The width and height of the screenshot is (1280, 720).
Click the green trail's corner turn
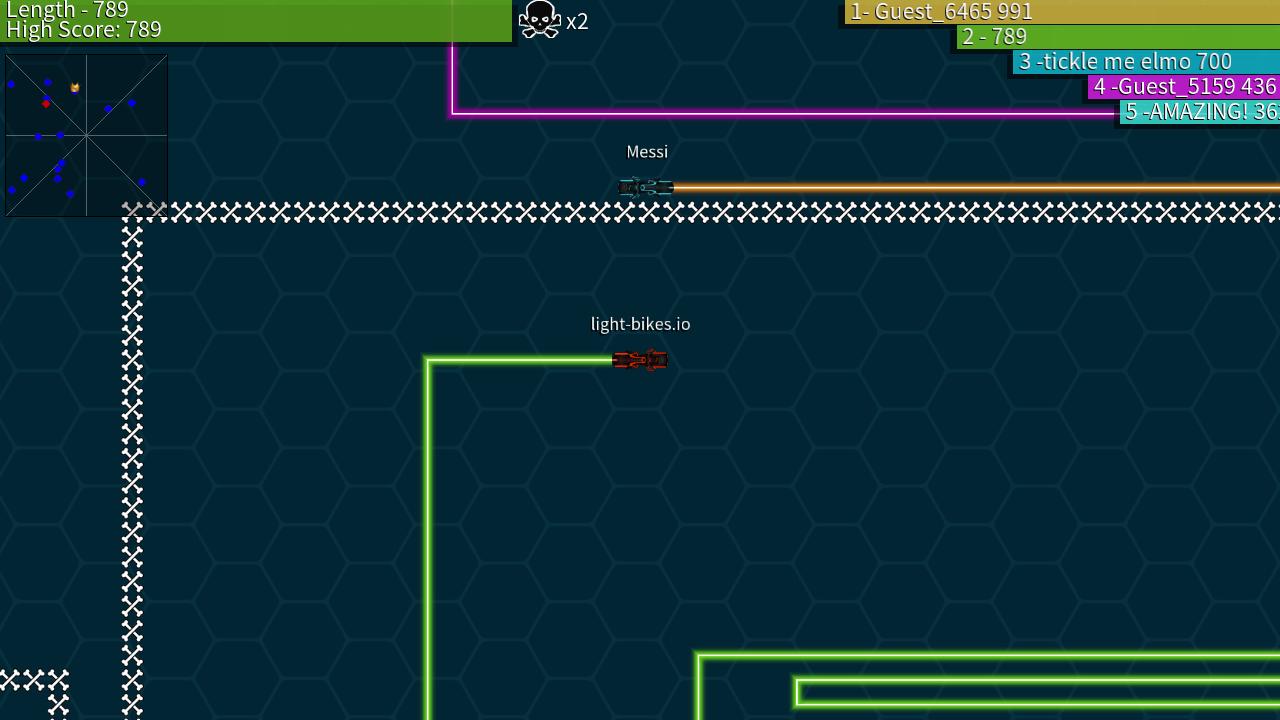429,359
